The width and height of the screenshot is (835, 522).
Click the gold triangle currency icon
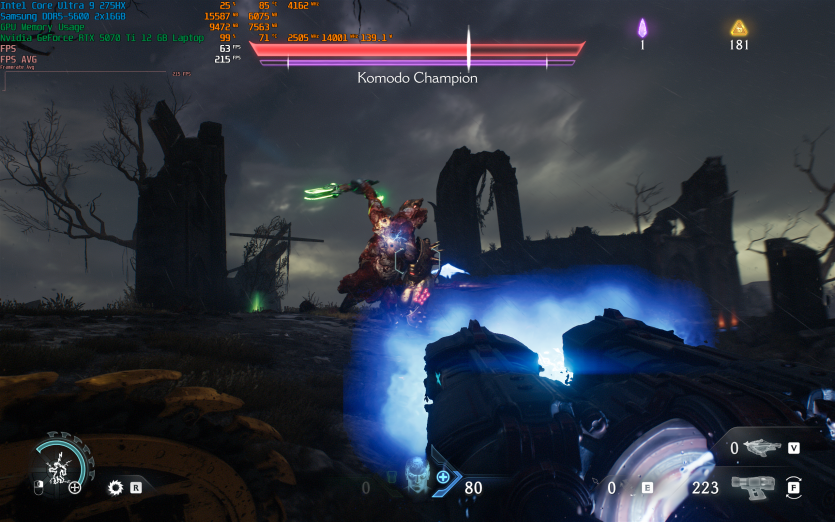(739, 28)
